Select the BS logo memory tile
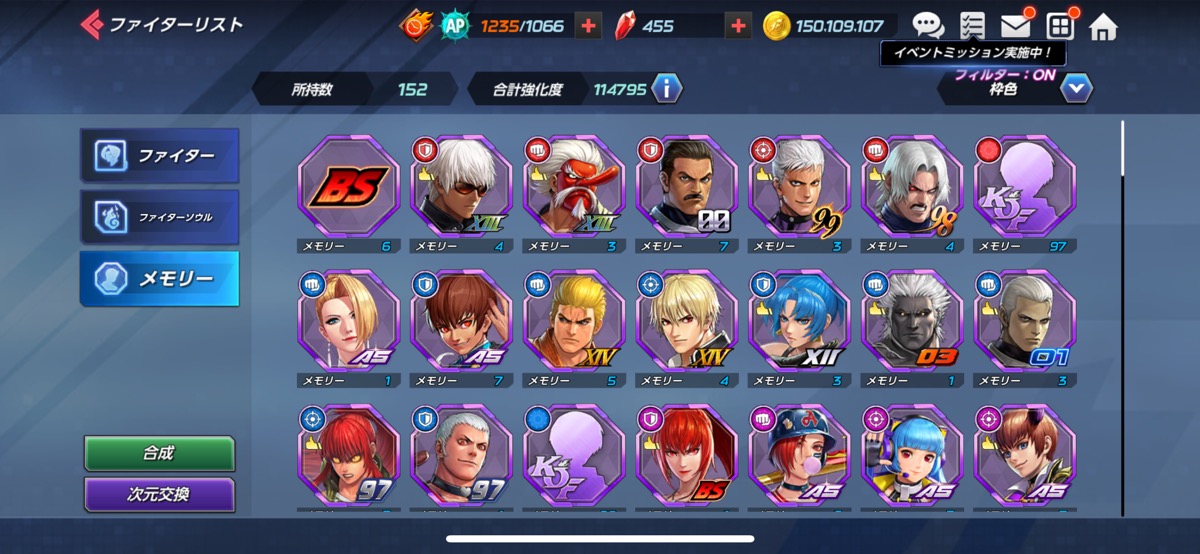The height and width of the screenshot is (554, 1200). pos(349,186)
